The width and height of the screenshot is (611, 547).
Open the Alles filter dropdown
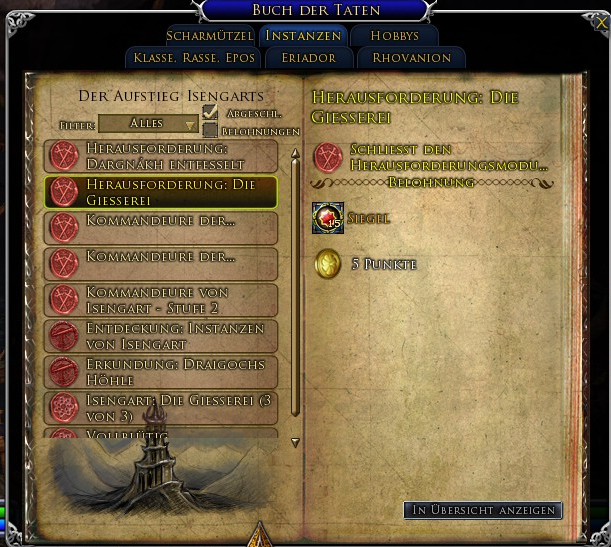coord(149,124)
